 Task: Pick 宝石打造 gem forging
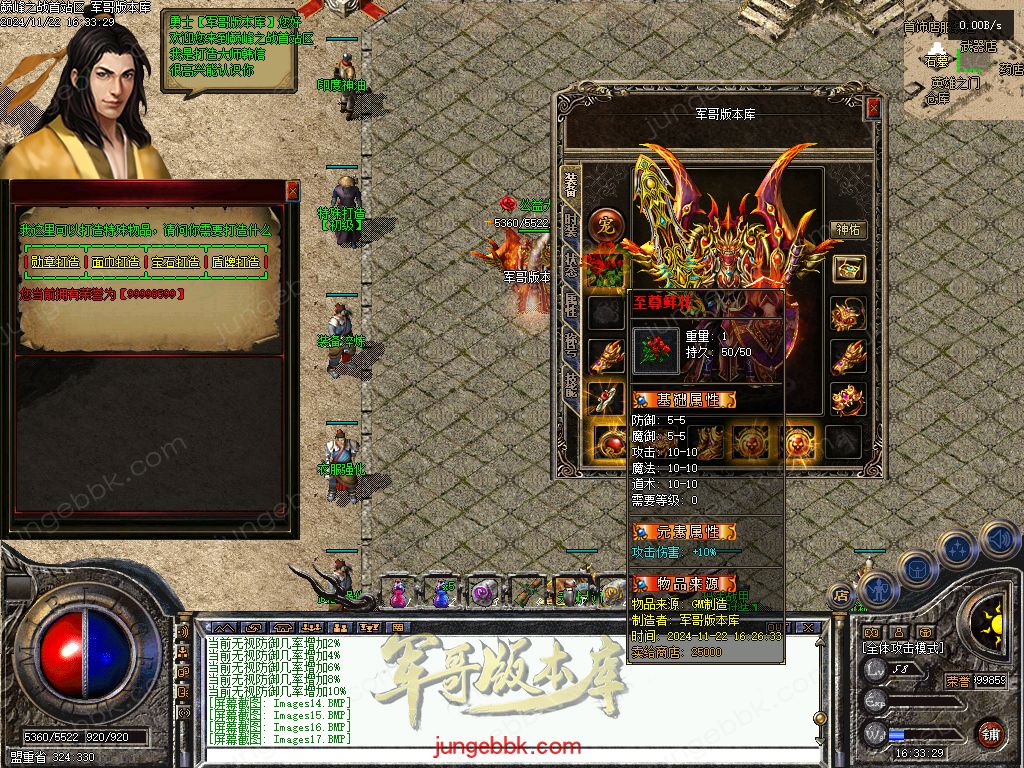click(x=176, y=262)
